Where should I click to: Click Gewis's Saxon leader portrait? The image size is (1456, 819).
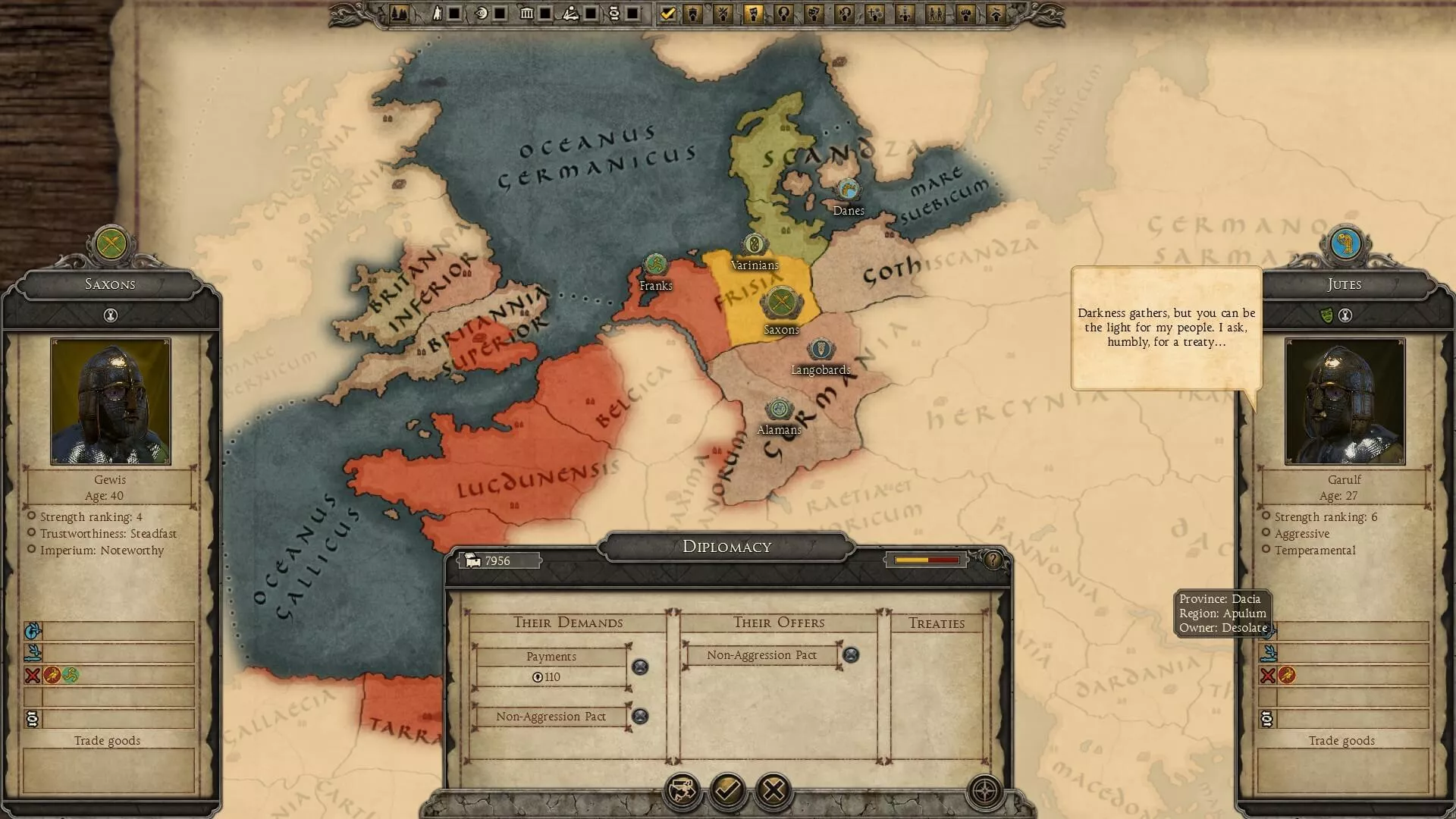pos(110,401)
